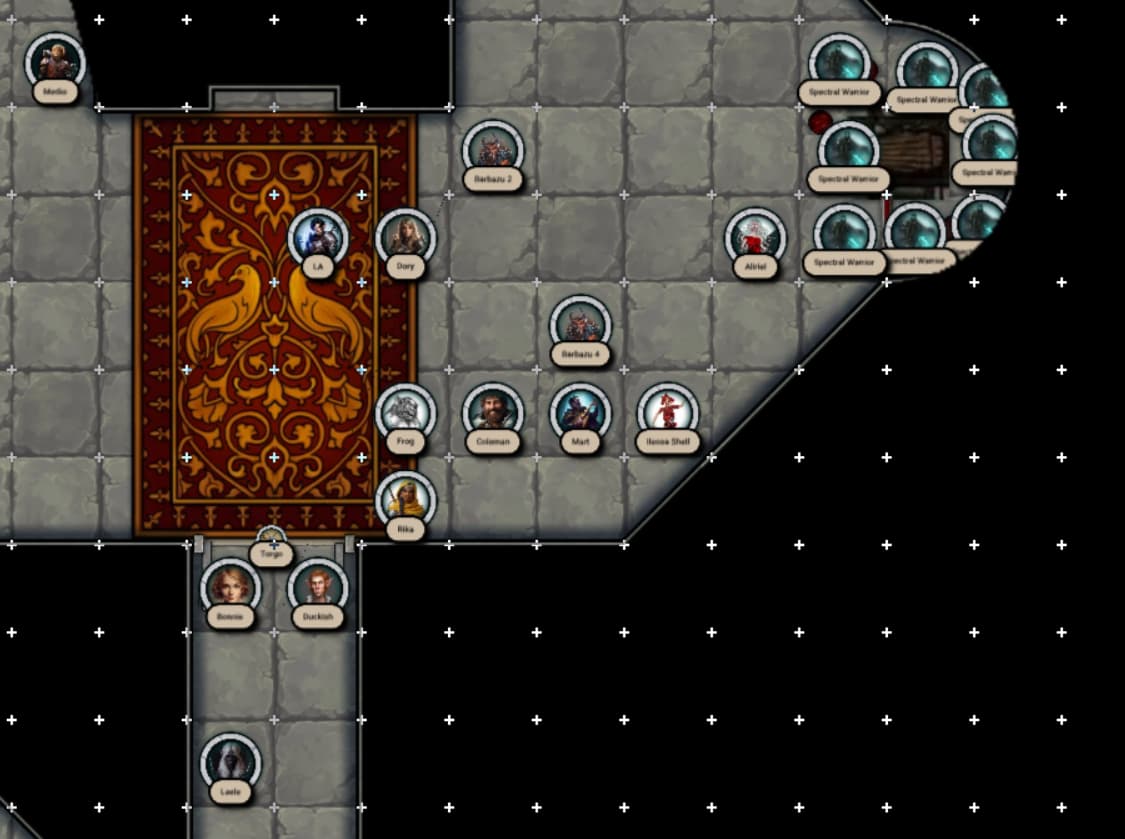
Task: Click the Barbazu 2 enemy token
Action: [x=493, y=151]
